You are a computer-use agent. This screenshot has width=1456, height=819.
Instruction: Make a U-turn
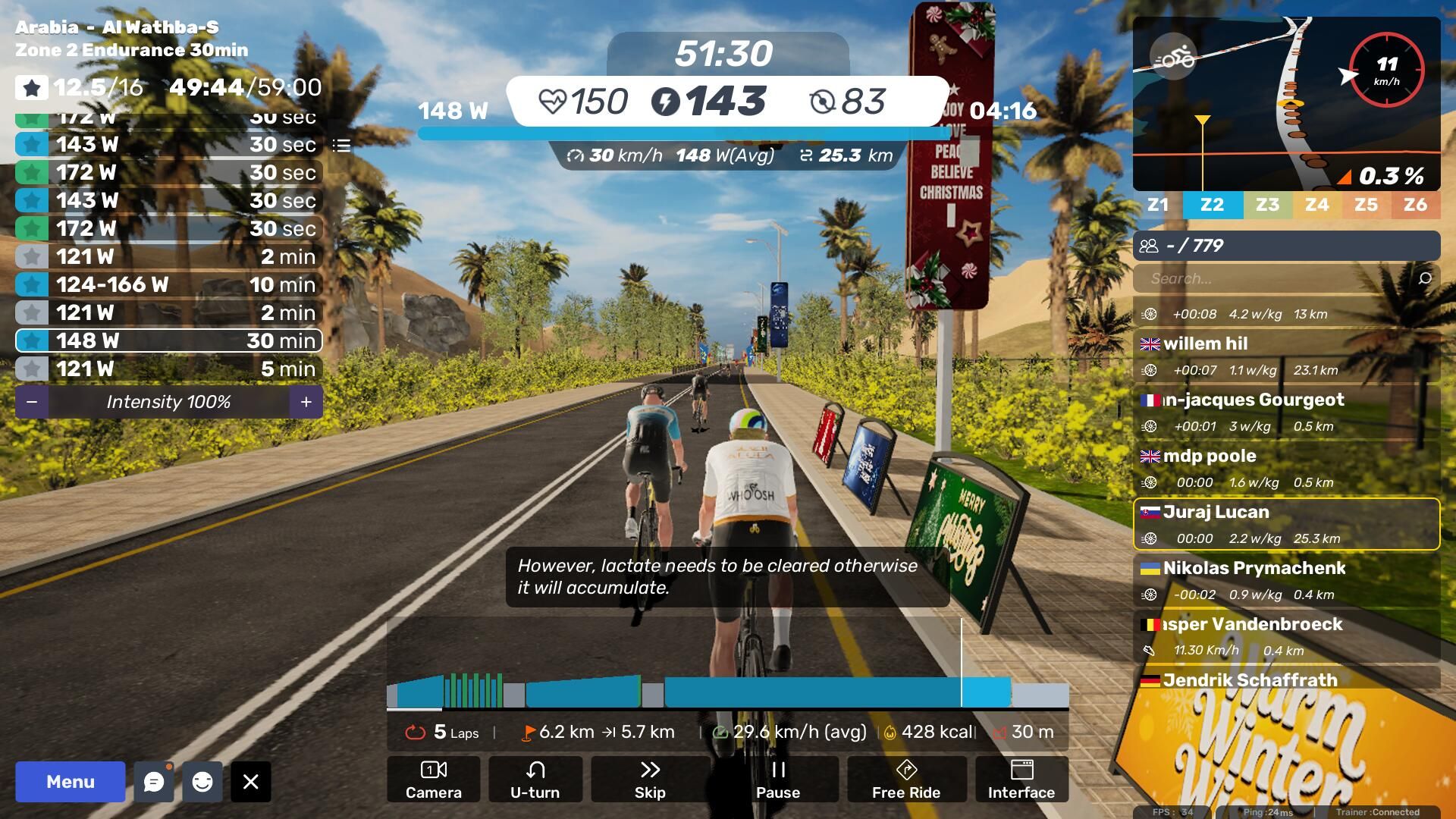pos(535,779)
